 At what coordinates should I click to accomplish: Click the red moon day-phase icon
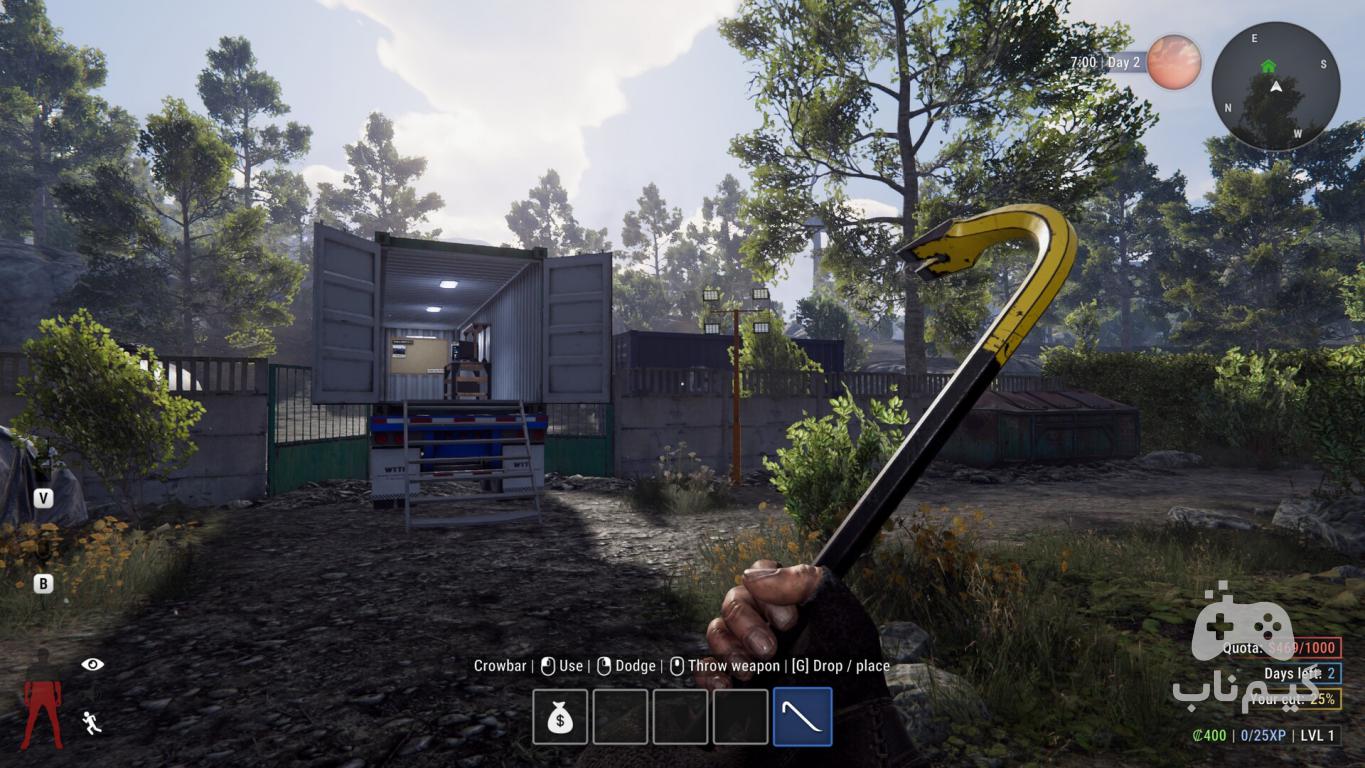pyautogui.click(x=1174, y=62)
